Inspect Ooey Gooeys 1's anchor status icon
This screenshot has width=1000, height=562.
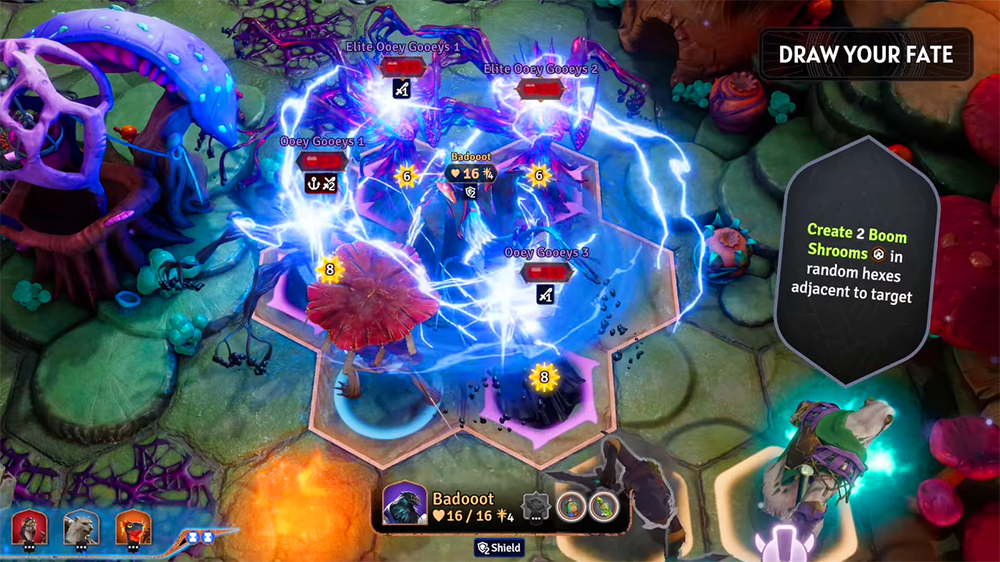[x=314, y=183]
